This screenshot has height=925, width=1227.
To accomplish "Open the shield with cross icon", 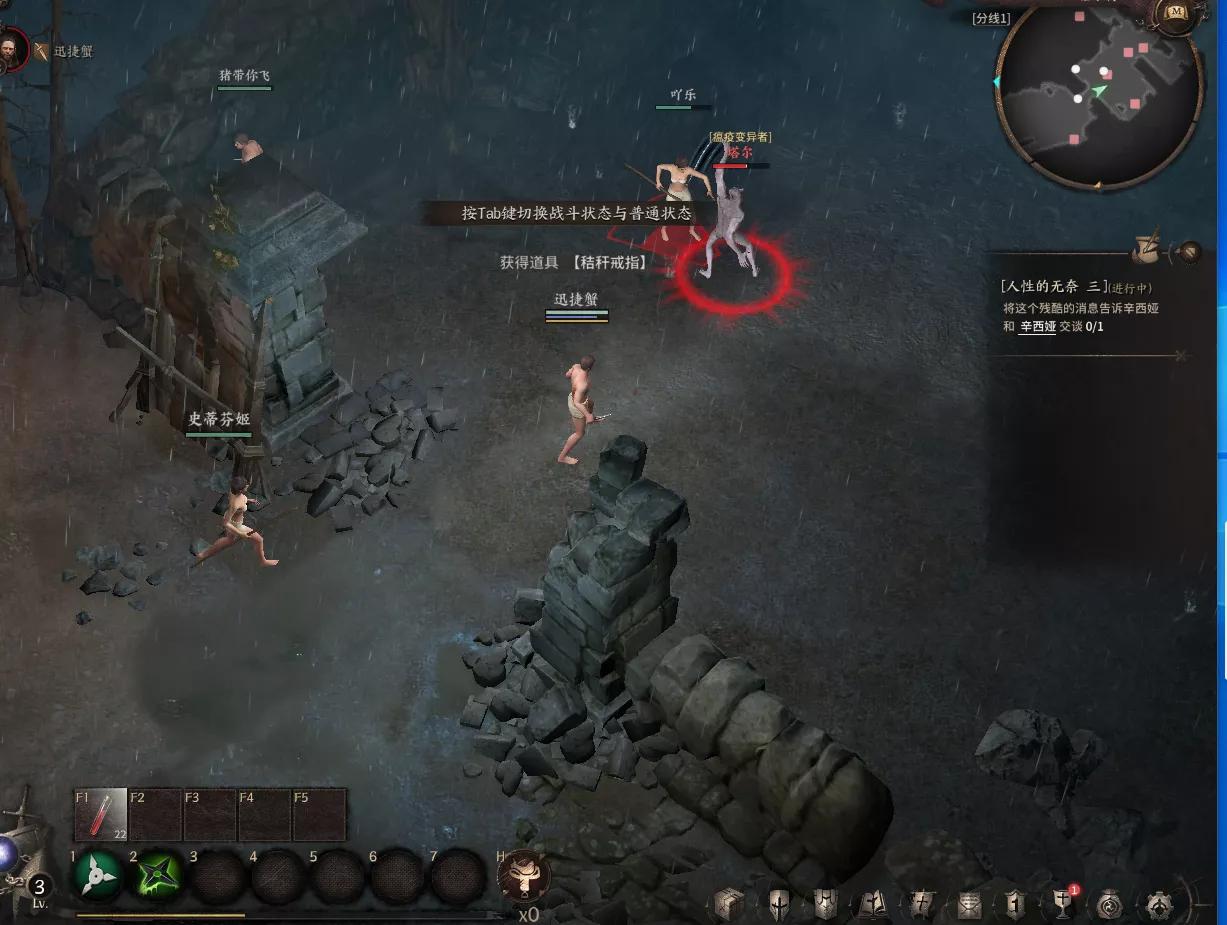I will pos(780,905).
